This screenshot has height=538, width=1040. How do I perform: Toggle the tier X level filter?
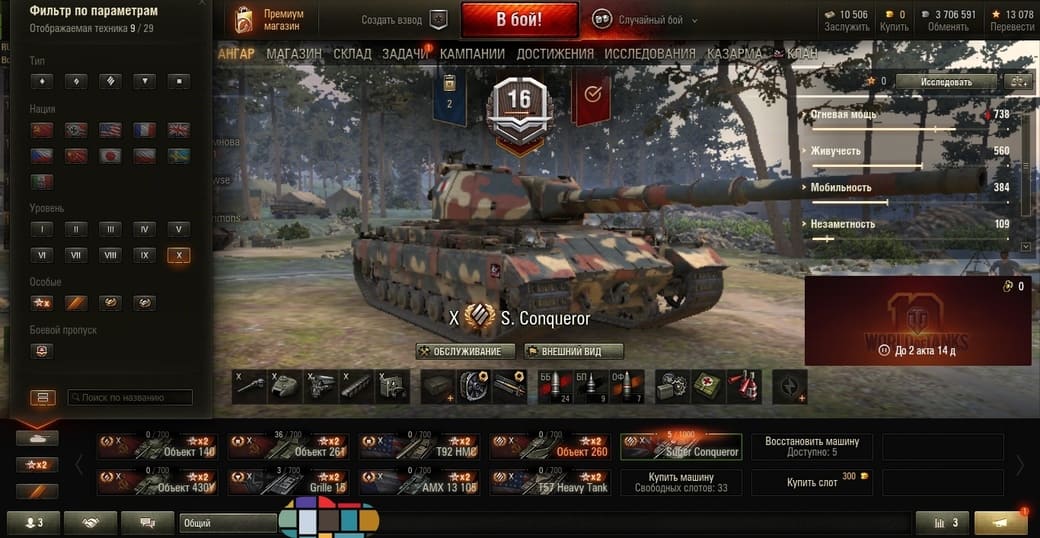(x=179, y=255)
